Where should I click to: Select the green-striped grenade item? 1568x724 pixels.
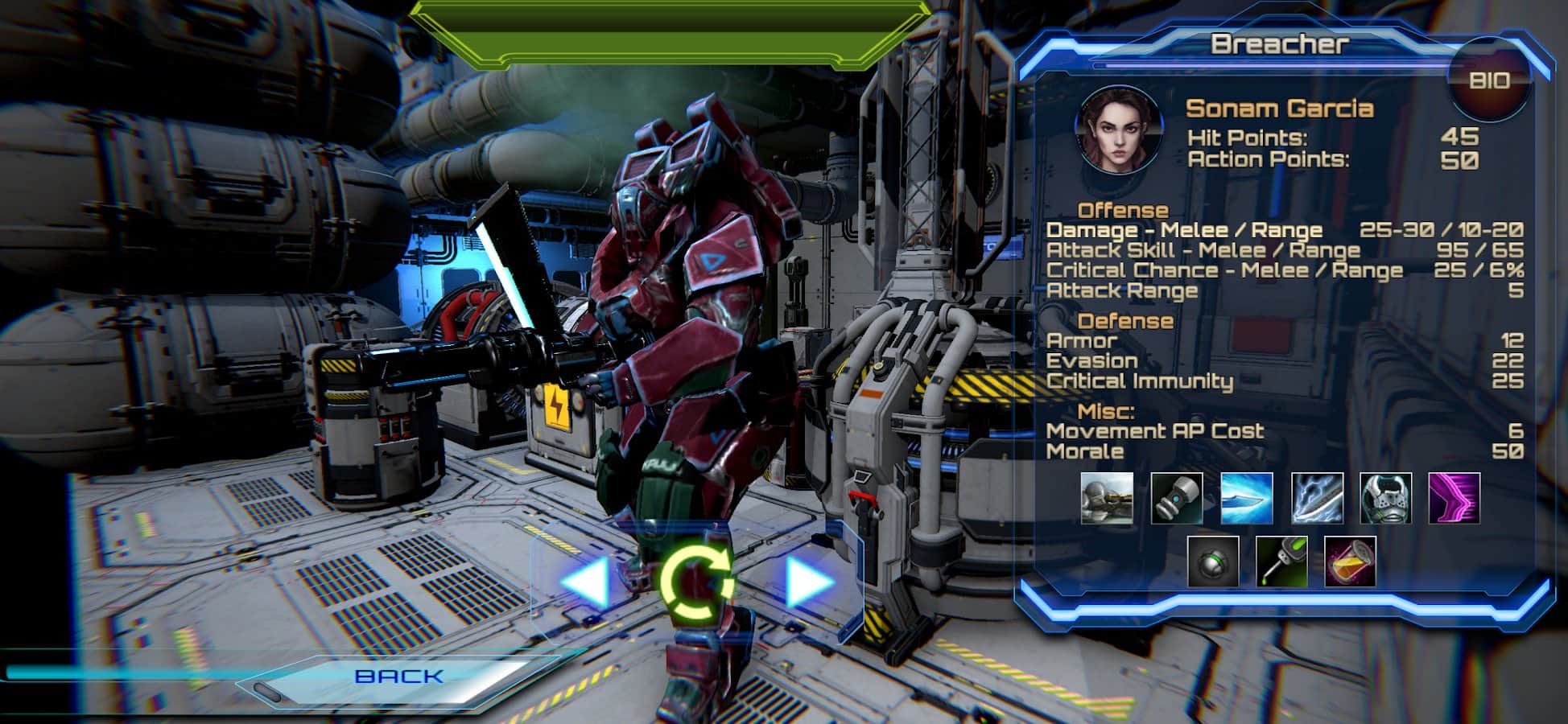tap(1213, 562)
